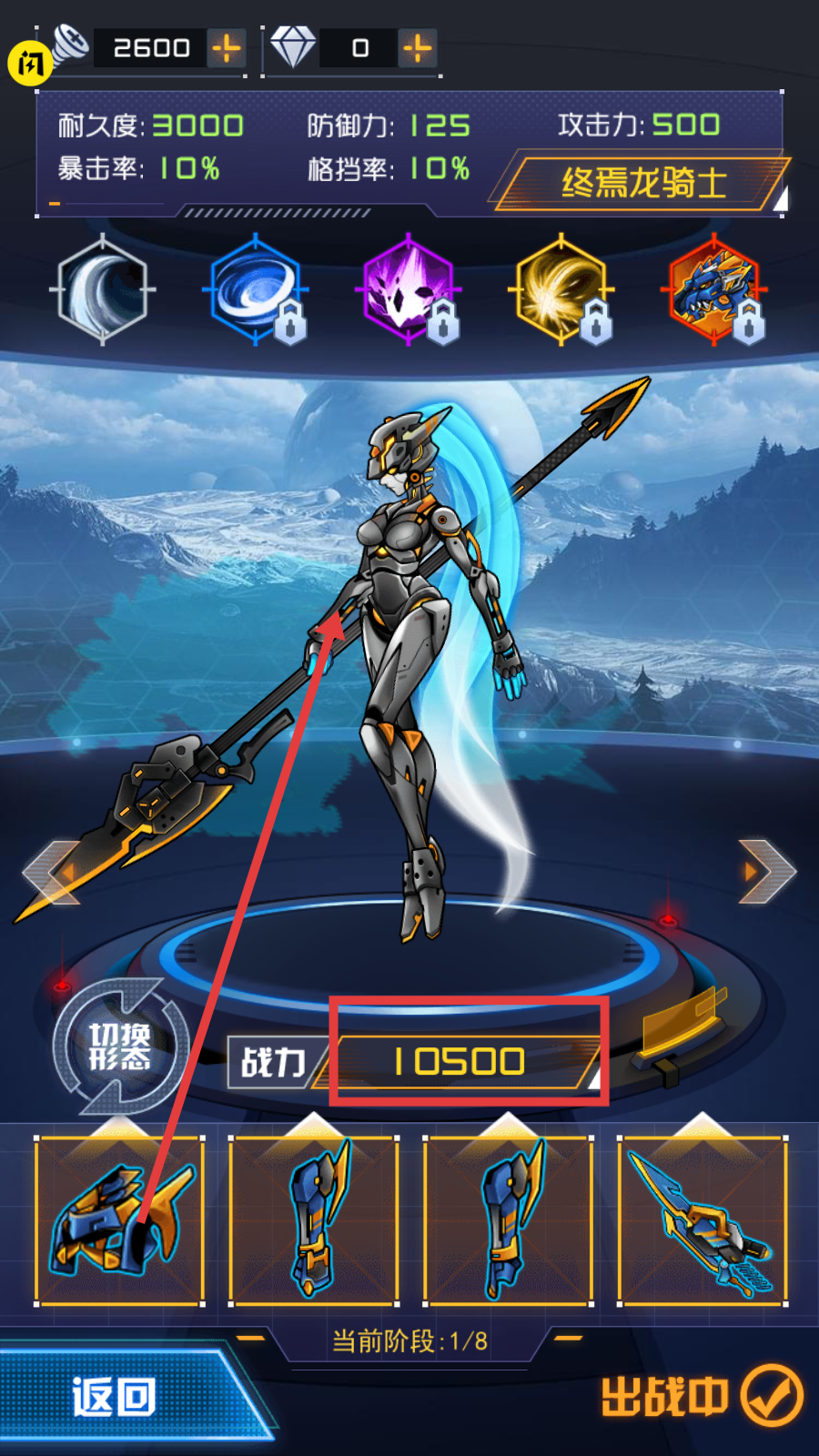Select the blue lance weapon part slot

702,1220
